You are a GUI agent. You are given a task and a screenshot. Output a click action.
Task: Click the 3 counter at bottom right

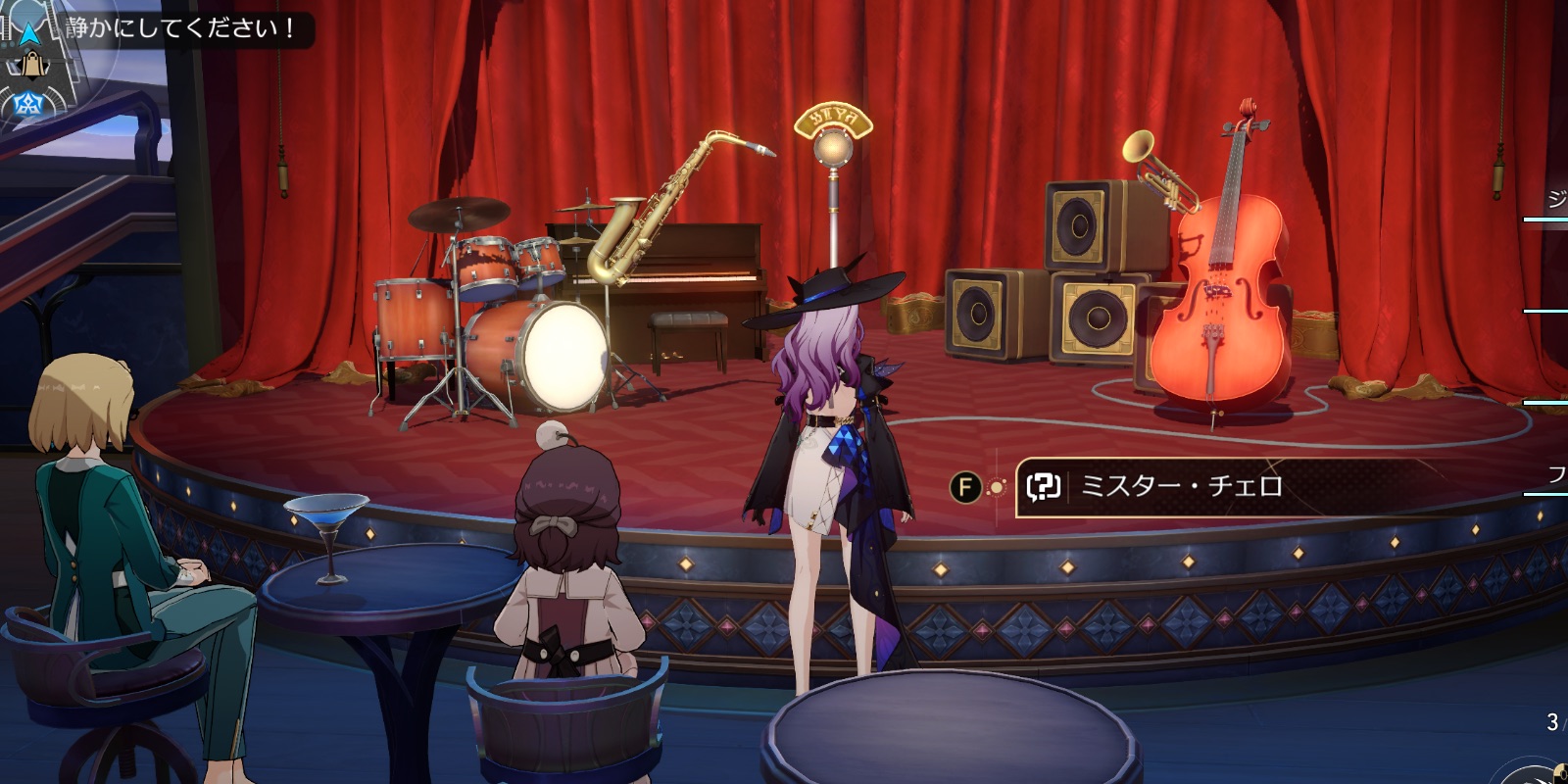click(x=1551, y=723)
